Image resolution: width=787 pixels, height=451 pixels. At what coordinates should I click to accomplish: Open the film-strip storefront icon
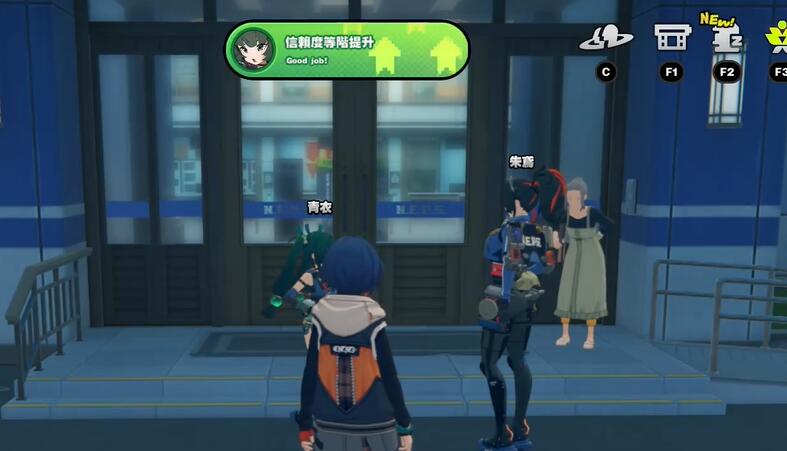point(671,38)
